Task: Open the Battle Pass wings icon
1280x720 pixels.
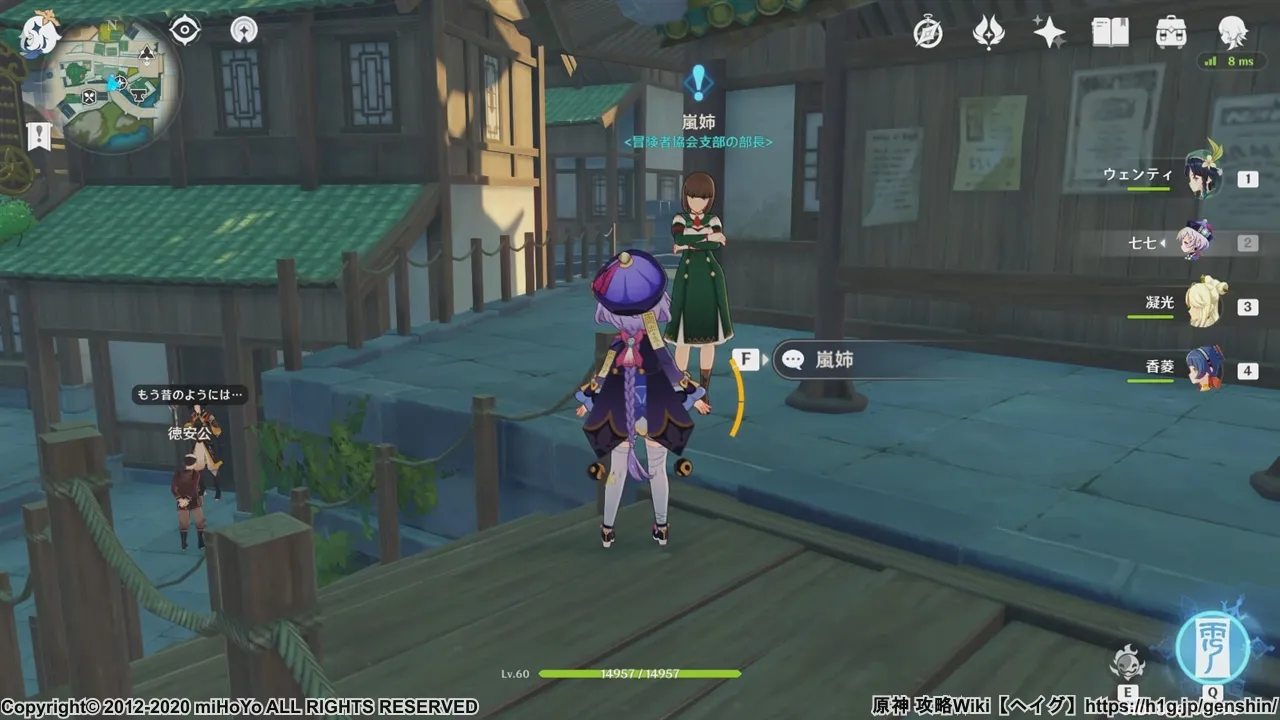Action: click(x=989, y=33)
